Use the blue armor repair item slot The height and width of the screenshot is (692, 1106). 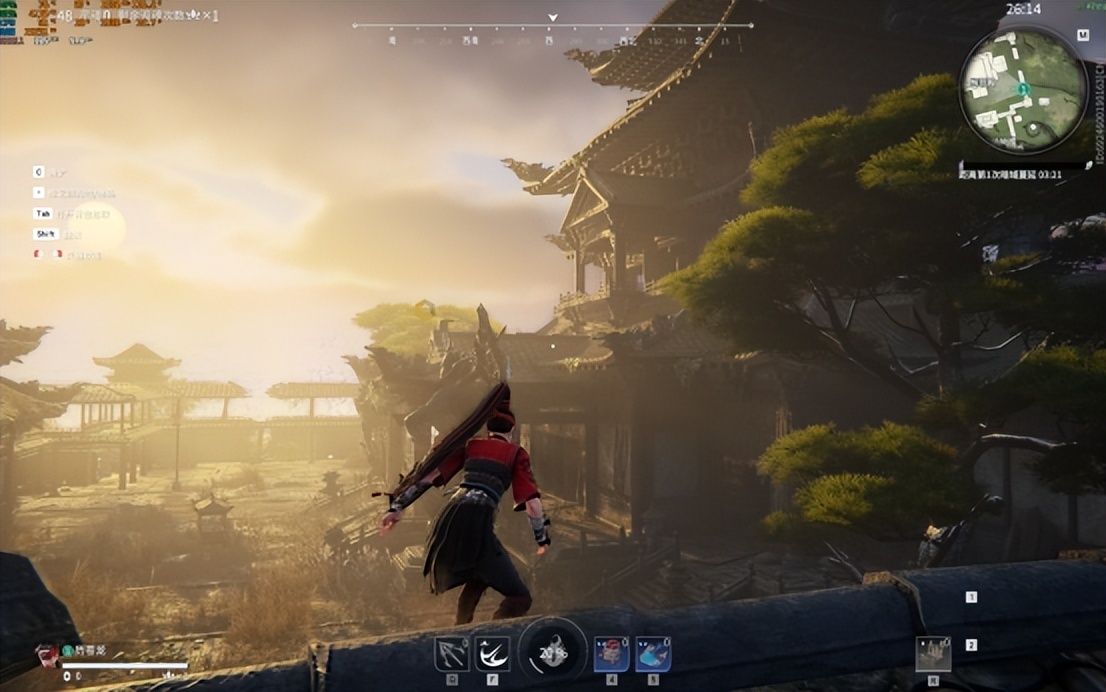pos(653,654)
